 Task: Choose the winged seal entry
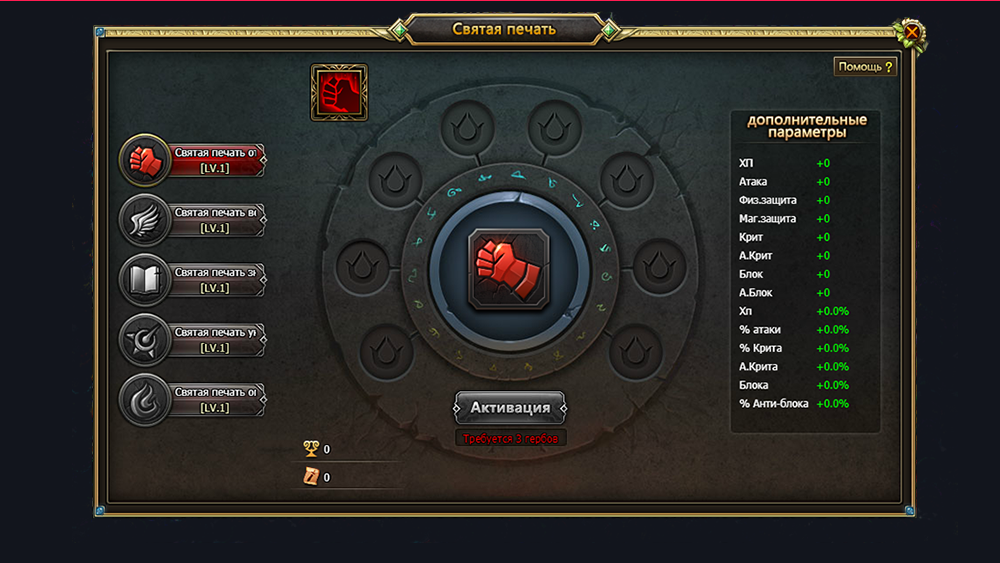[x=193, y=220]
